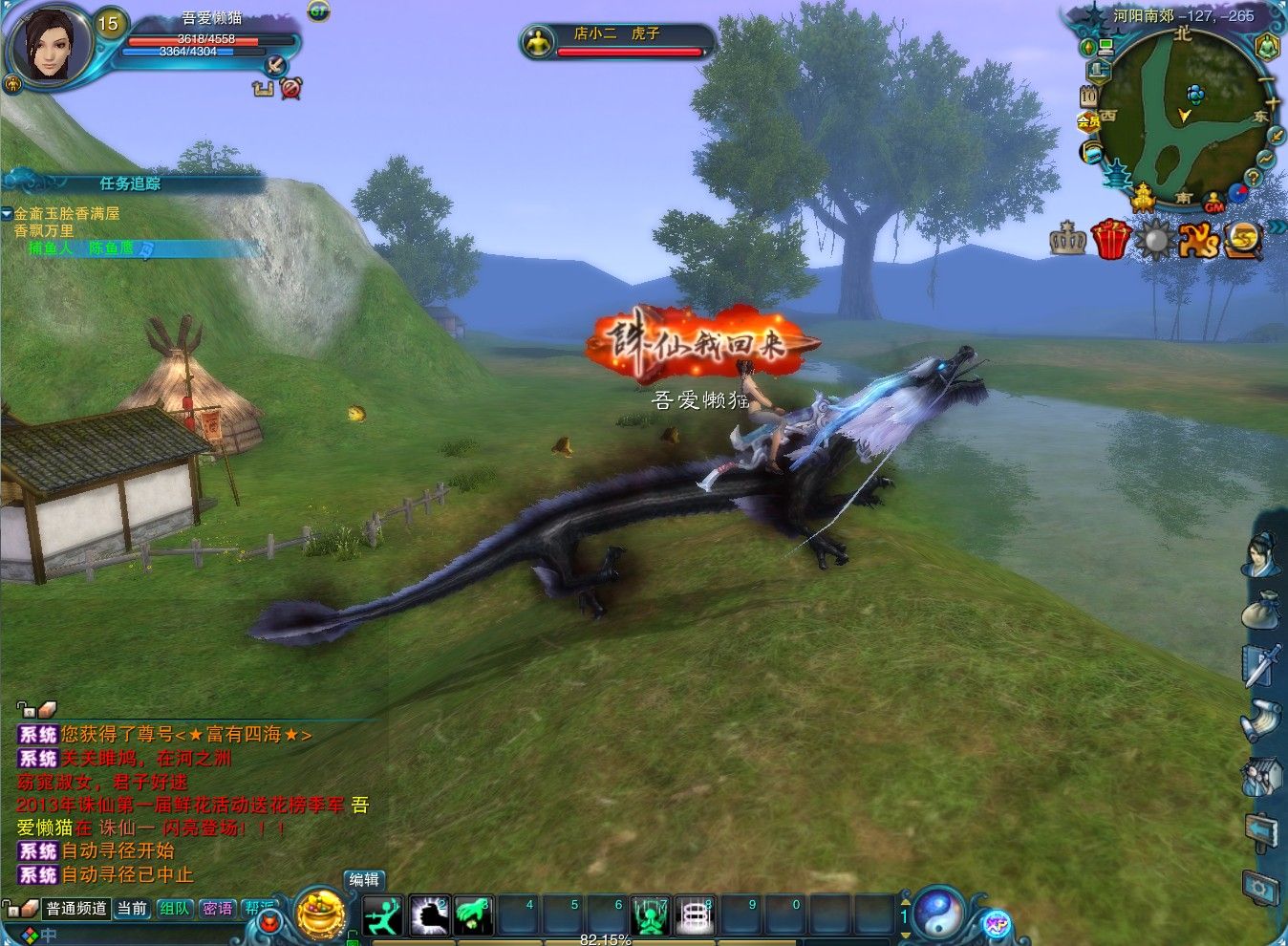1288x946 pixels.
Task: Click the 编辑 edit hotbar button
Action: 364,880
